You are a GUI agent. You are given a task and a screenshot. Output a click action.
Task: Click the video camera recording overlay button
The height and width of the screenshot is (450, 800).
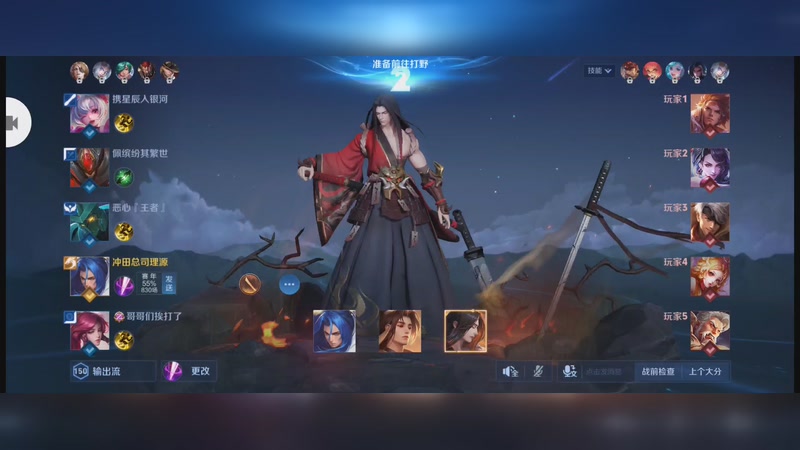pos(14,122)
